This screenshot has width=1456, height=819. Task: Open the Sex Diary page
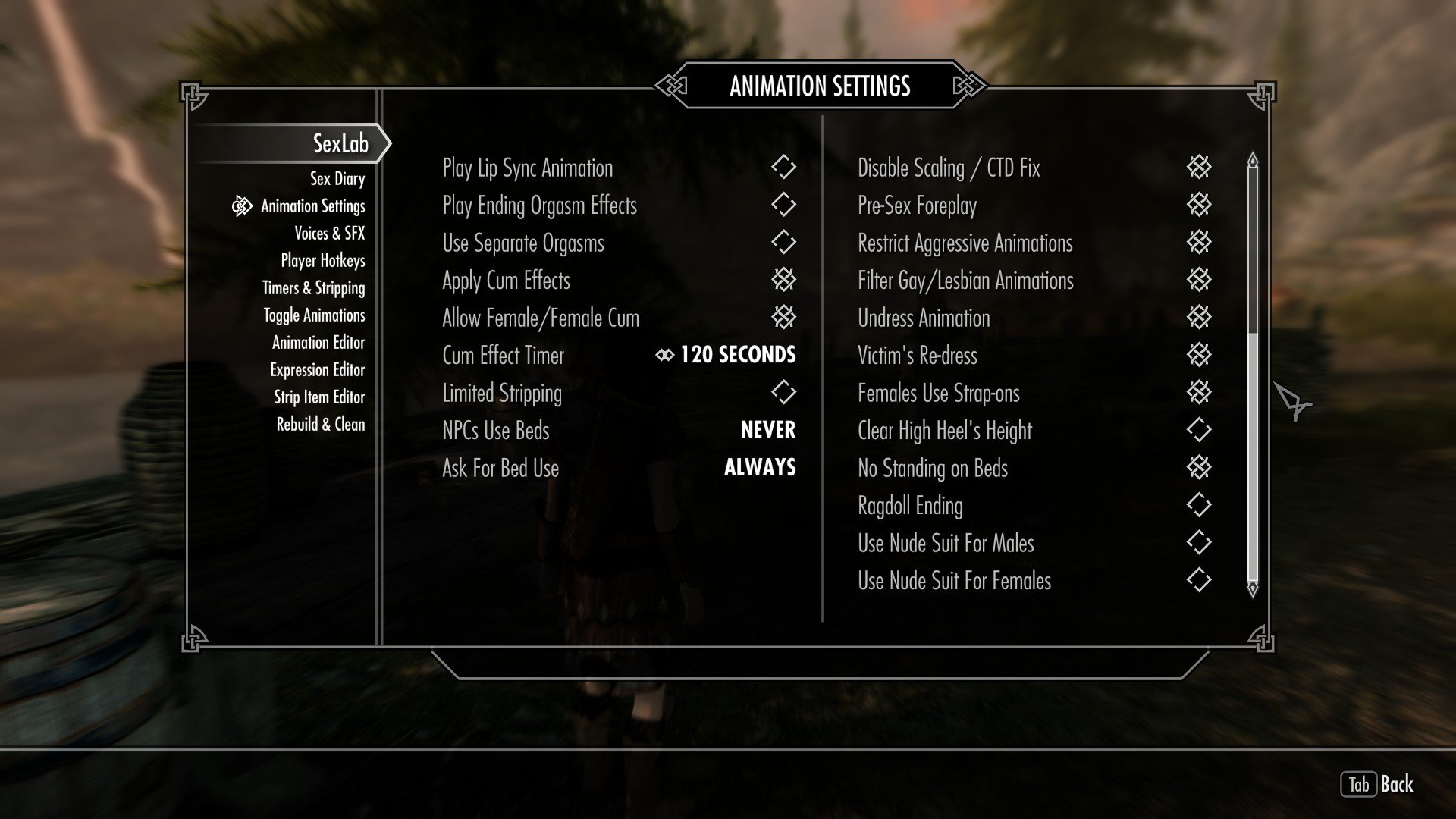point(337,179)
